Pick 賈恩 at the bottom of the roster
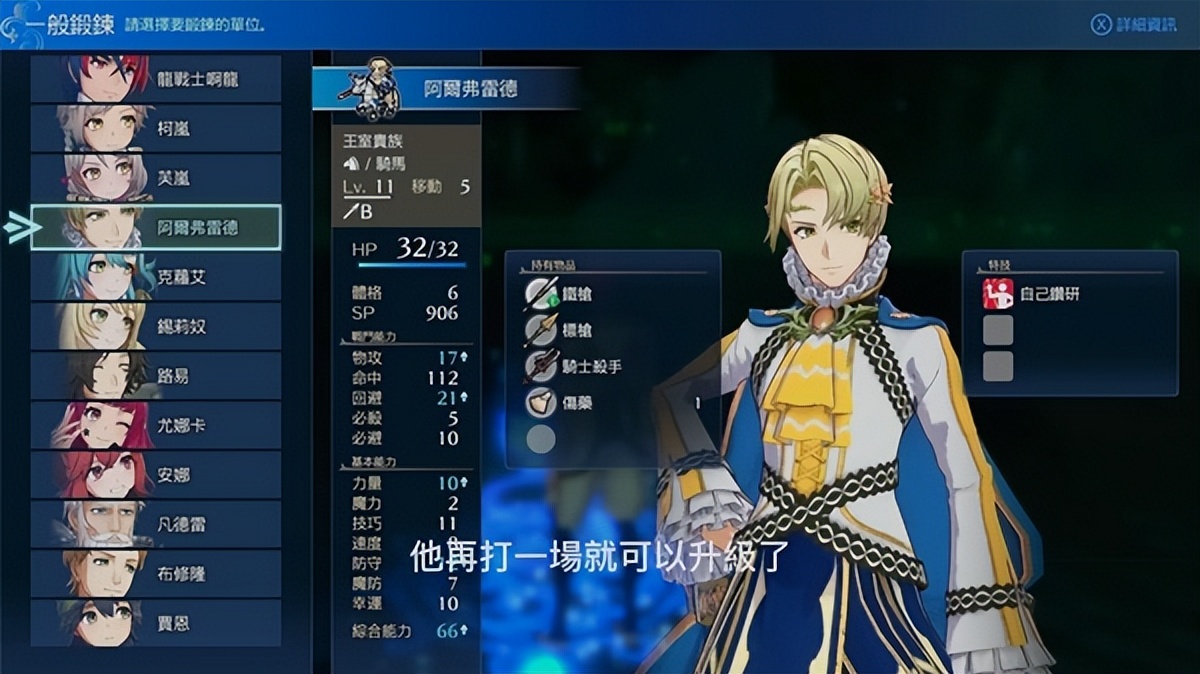 pyautogui.click(x=155, y=623)
